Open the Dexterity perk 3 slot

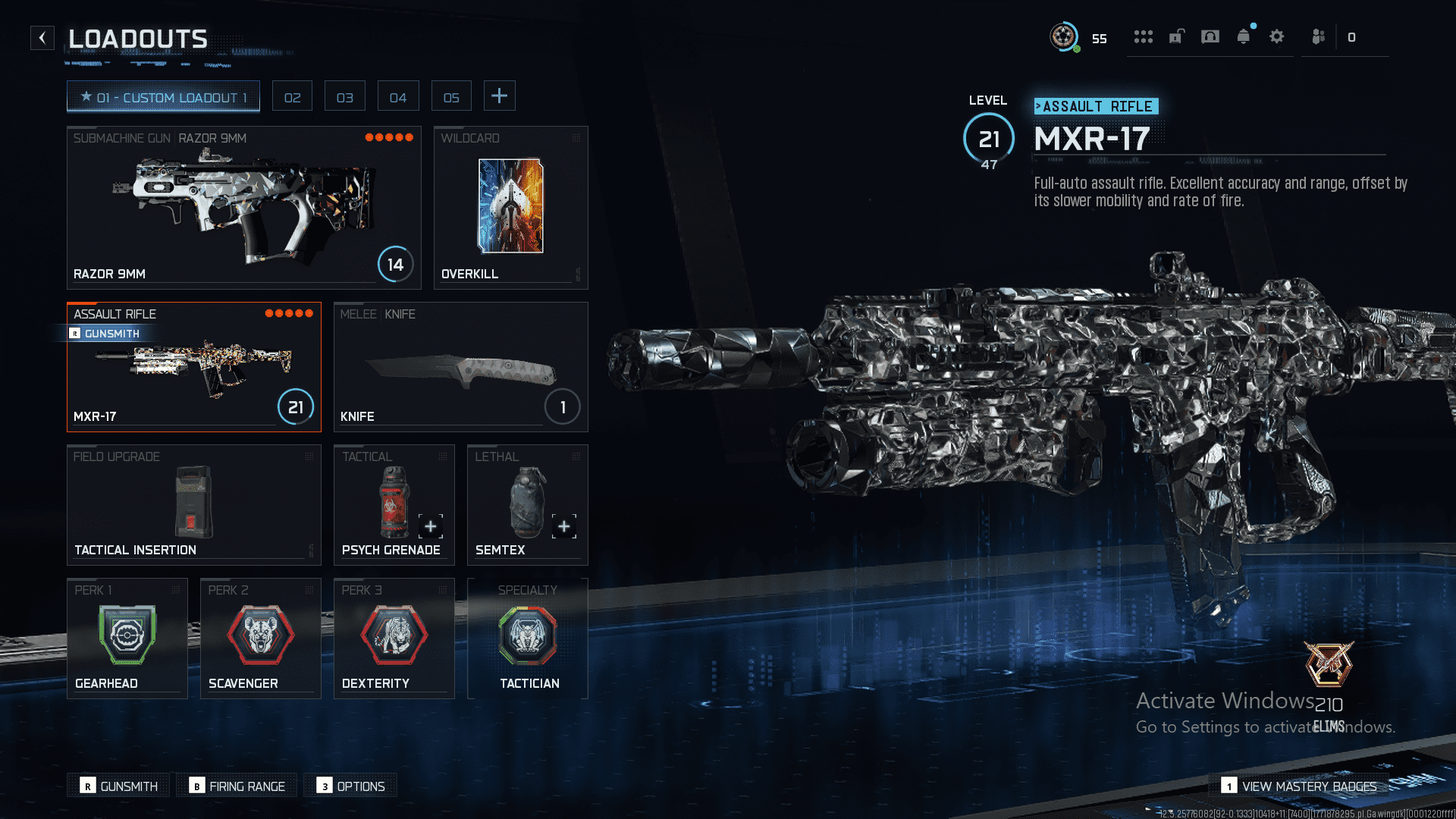394,639
